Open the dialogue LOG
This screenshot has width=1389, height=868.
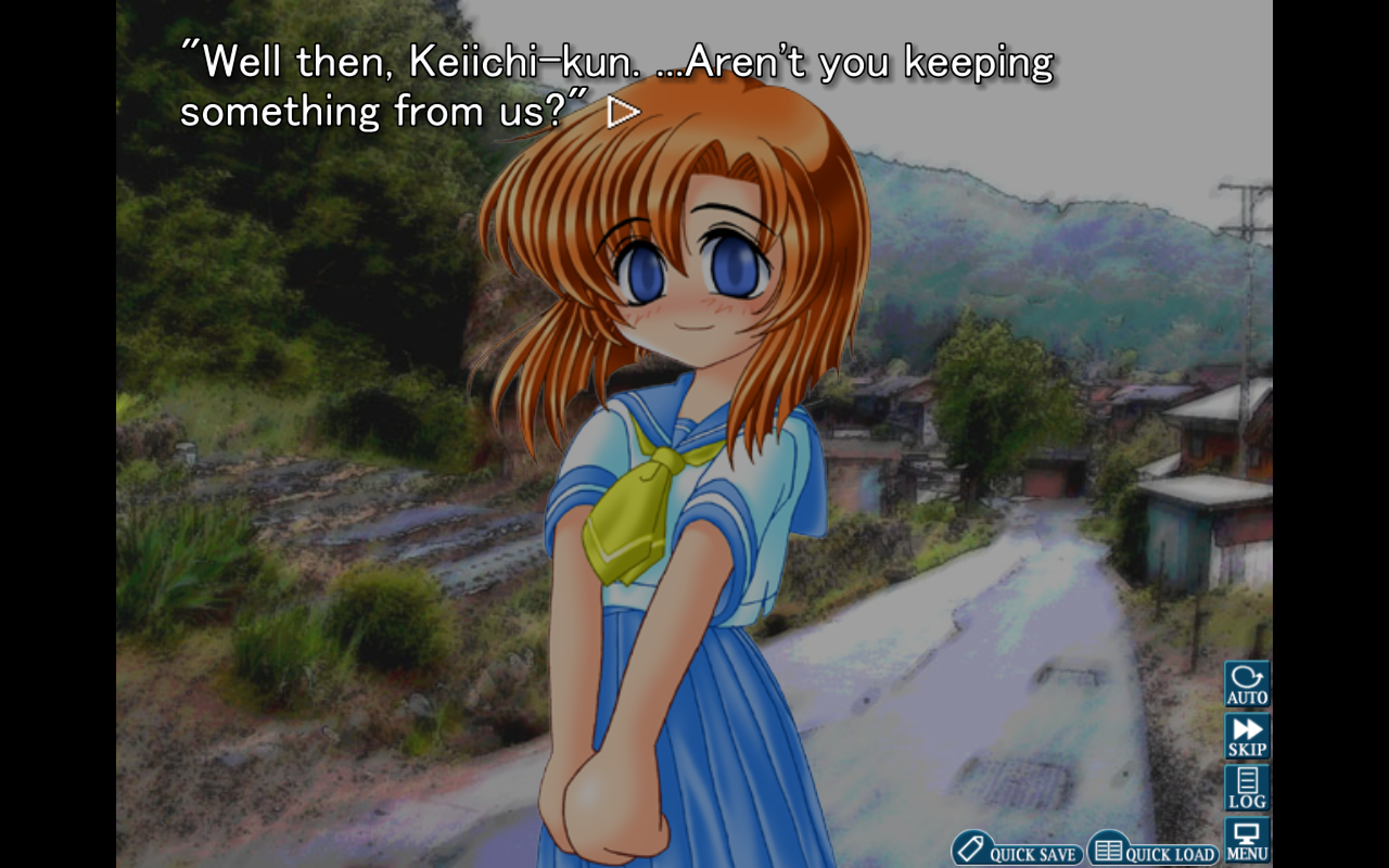[1247, 788]
